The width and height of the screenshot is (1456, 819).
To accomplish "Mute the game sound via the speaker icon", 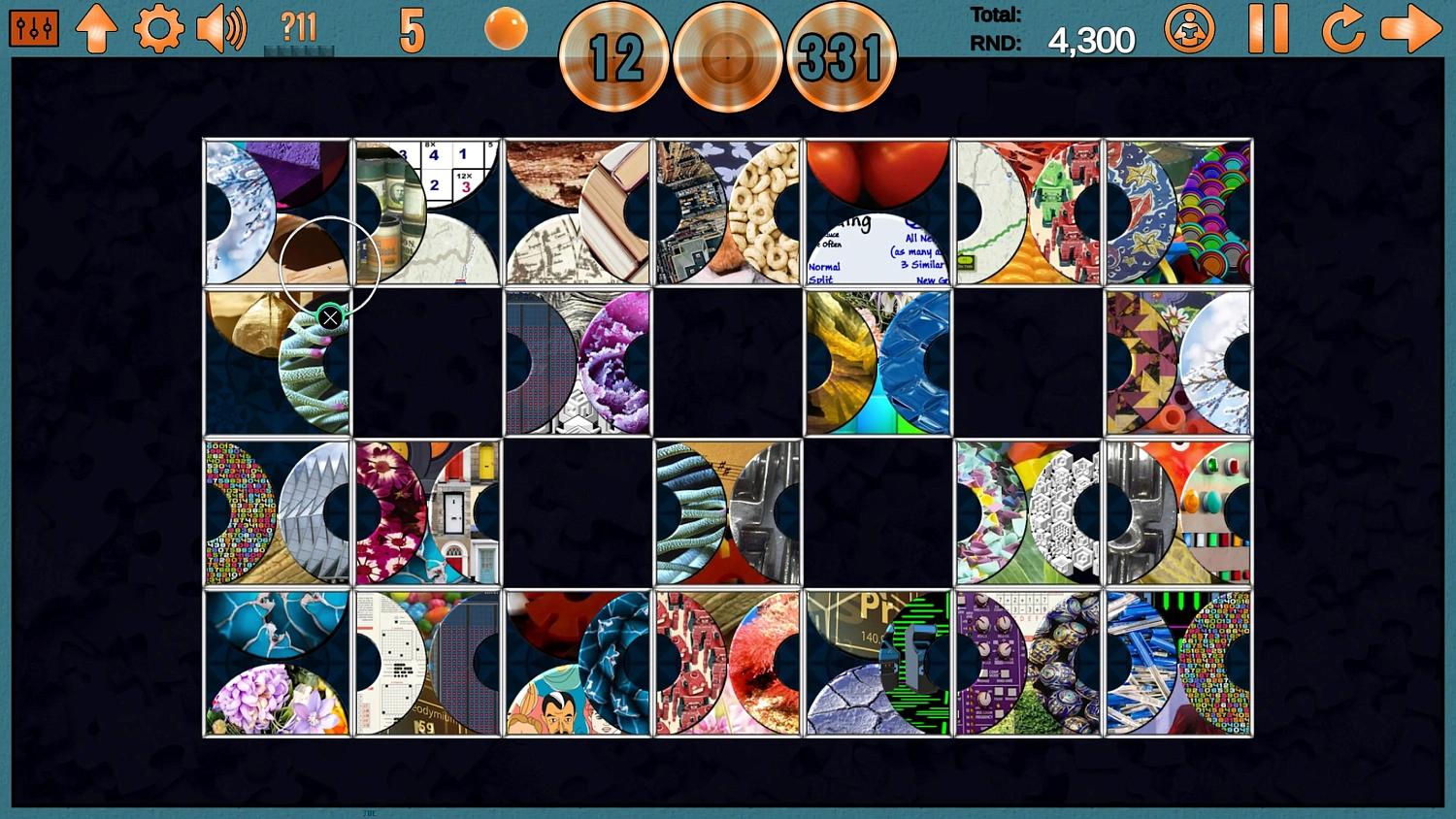I will (221, 27).
